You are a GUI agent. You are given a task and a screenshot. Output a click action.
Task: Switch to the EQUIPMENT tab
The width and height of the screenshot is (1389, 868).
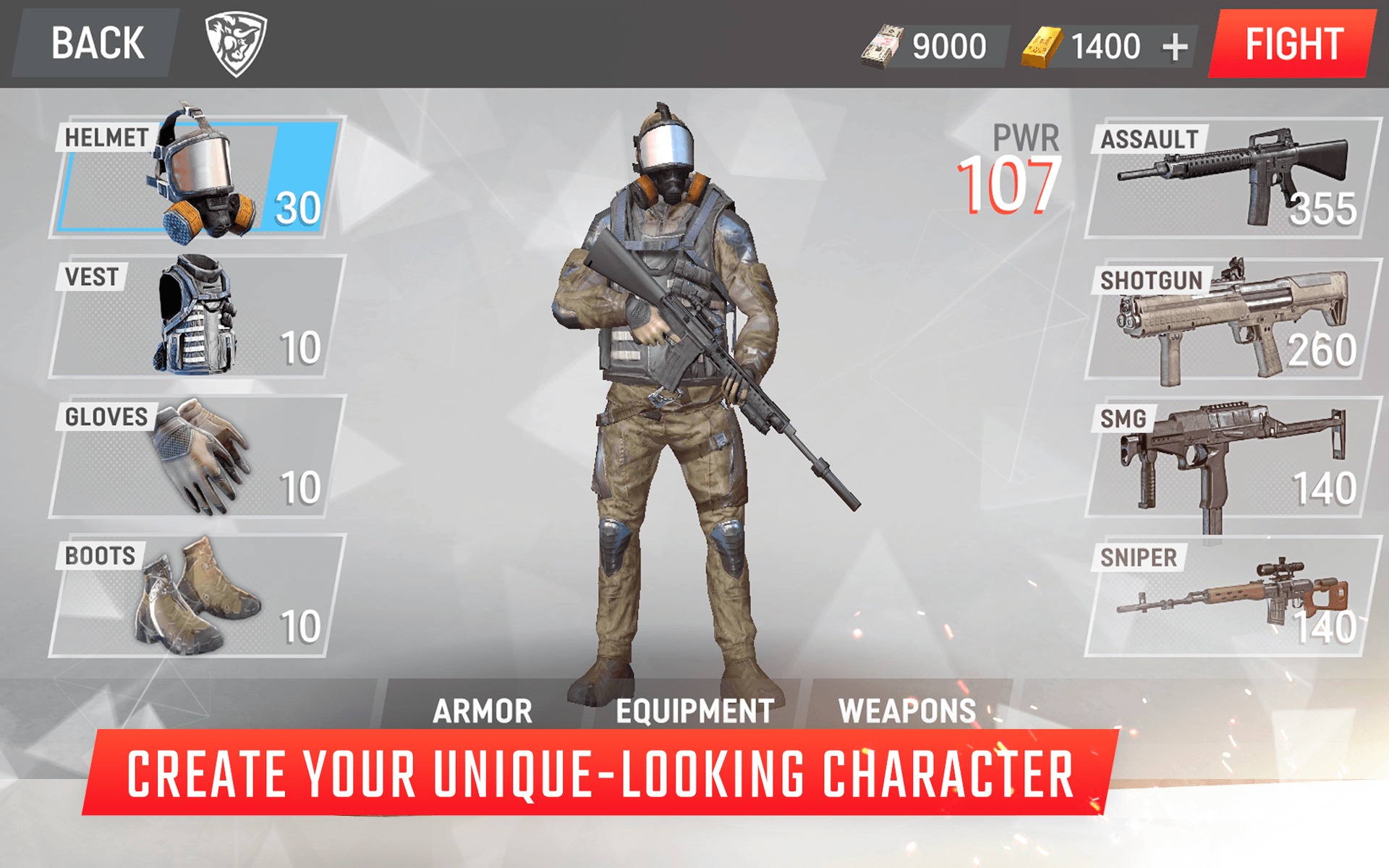(693, 710)
